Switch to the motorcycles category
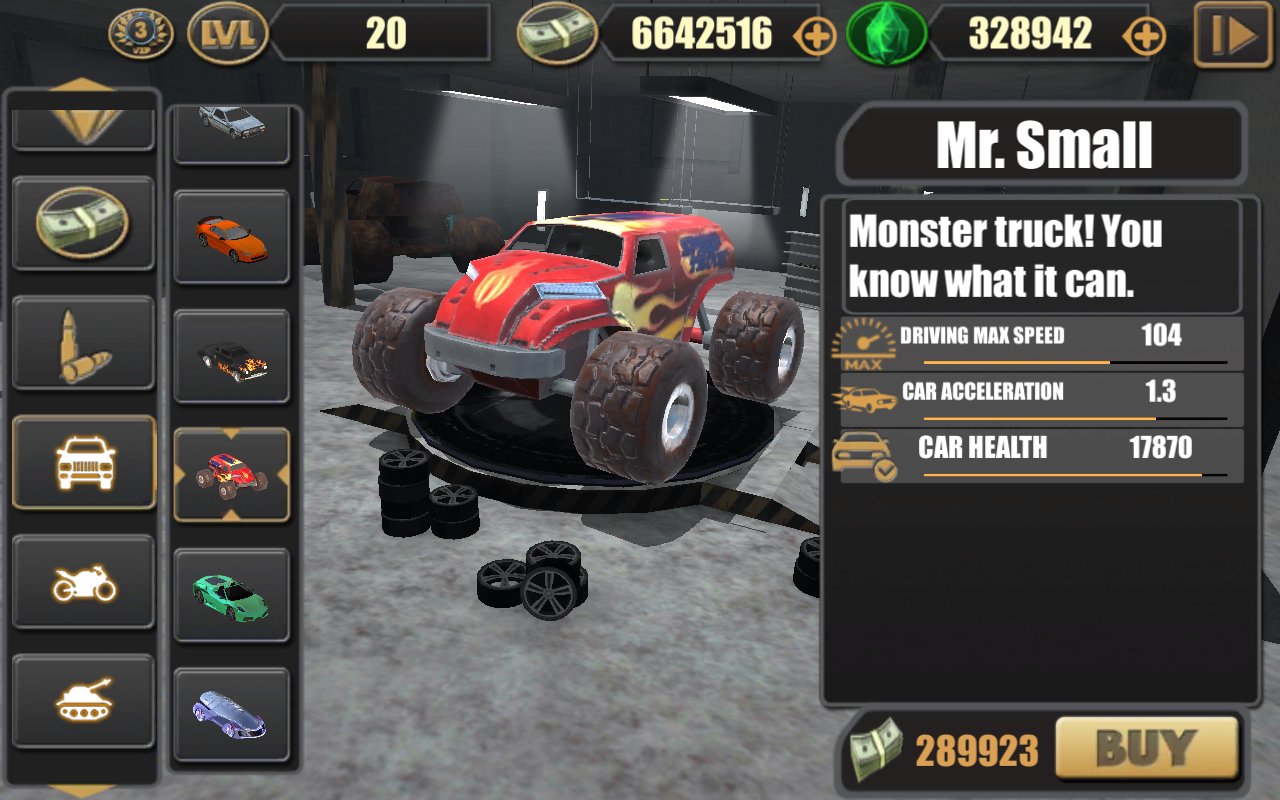This screenshot has width=1280, height=800. [x=83, y=581]
